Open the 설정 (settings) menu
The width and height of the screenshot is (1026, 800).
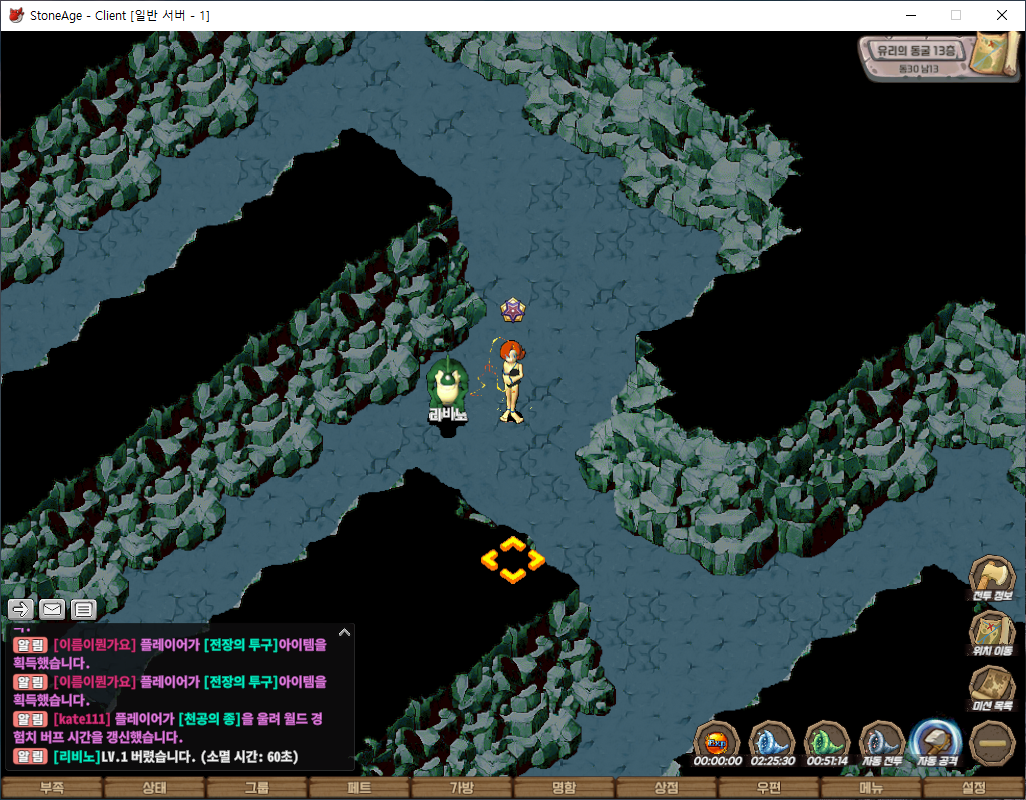pyautogui.click(x=973, y=788)
